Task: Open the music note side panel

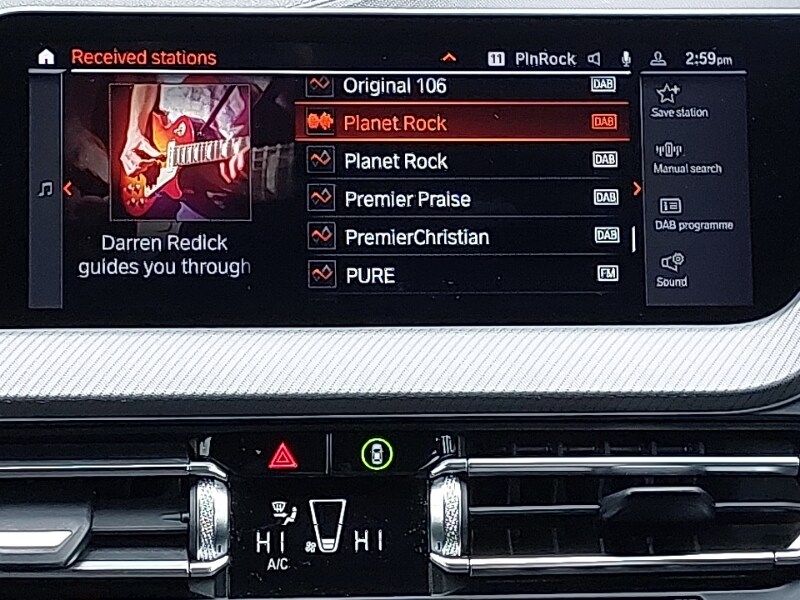Action: click(x=45, y=189)
